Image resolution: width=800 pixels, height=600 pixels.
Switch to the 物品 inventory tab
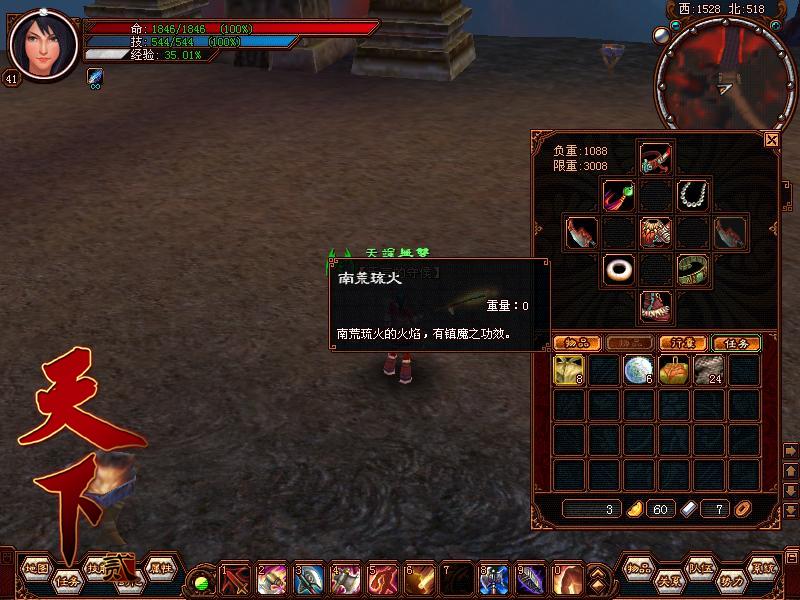[x=577, y=343]
